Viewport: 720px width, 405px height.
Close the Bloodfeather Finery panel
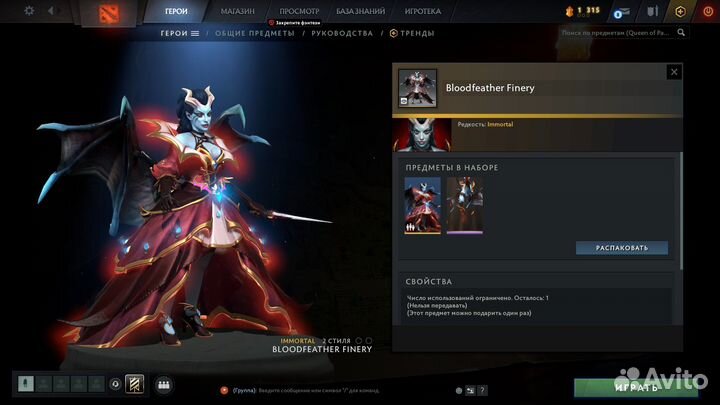(x=674, y=72)
